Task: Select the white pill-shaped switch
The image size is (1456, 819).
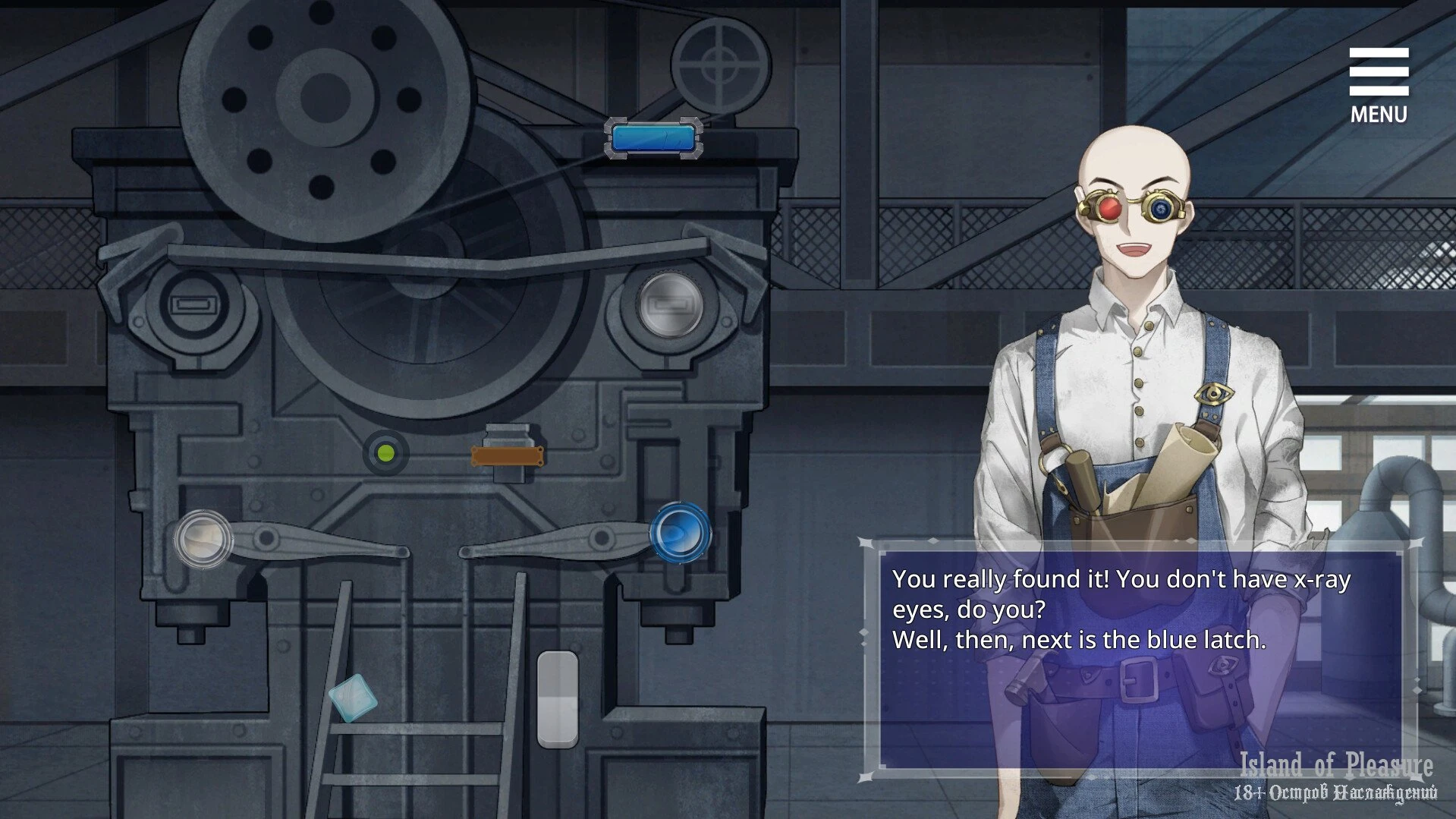Action: pyautogui.click(x=558, y=699)
